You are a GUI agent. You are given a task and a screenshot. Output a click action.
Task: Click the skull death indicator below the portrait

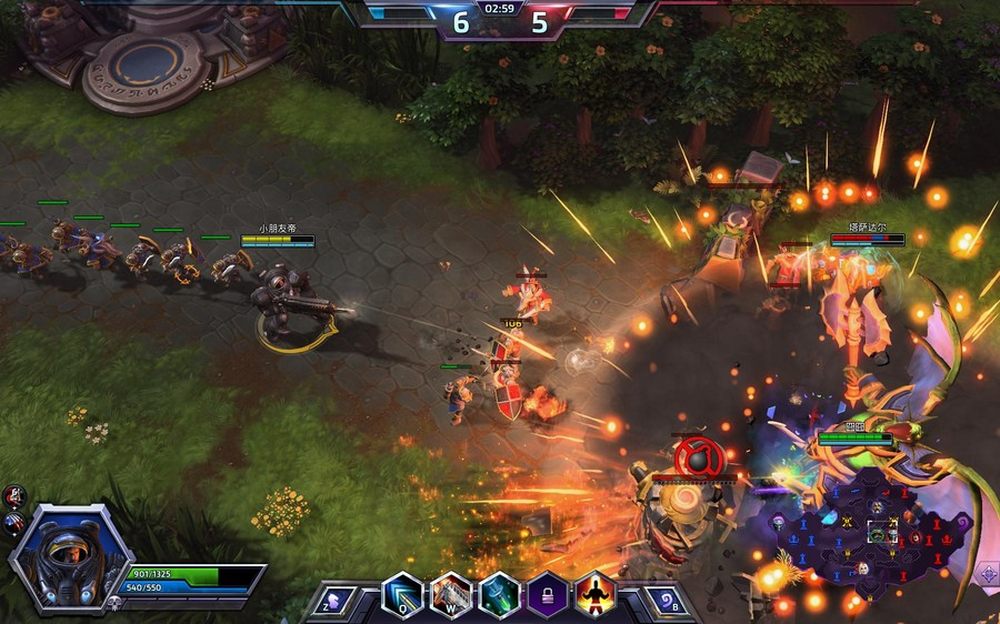tap(115, 603)
